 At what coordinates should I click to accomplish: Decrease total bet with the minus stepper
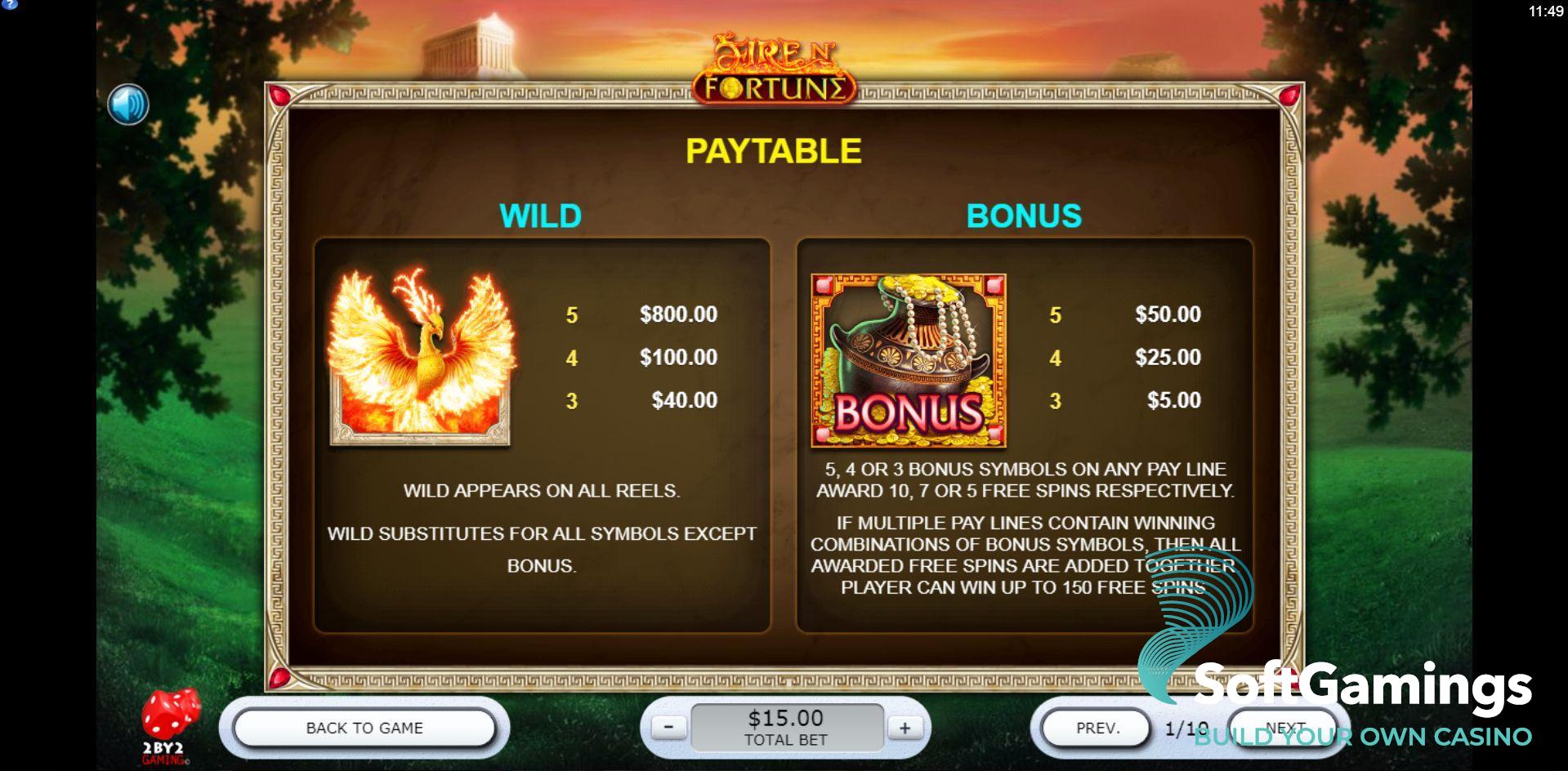click(x=668, y=726)
